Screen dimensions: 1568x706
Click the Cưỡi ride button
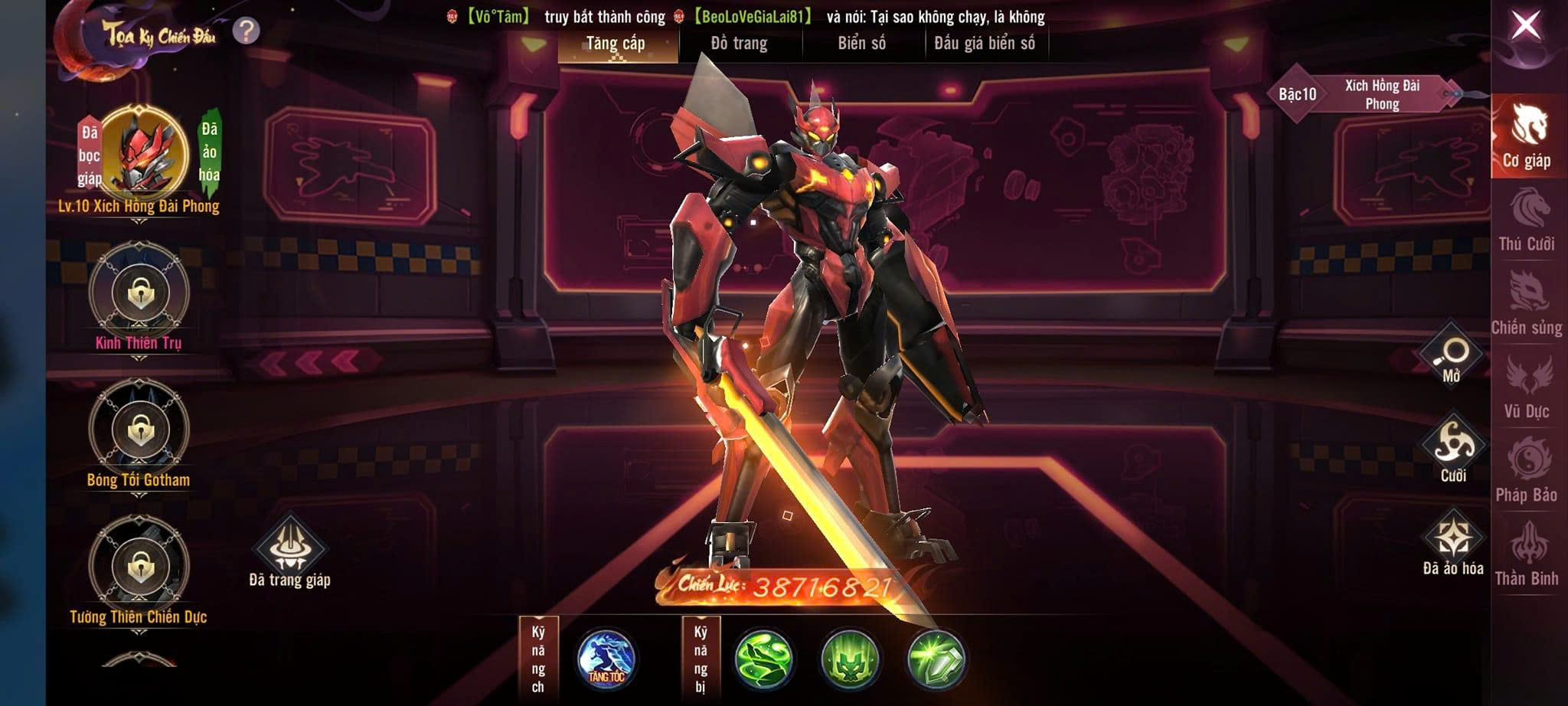(x=1452, y=448)
